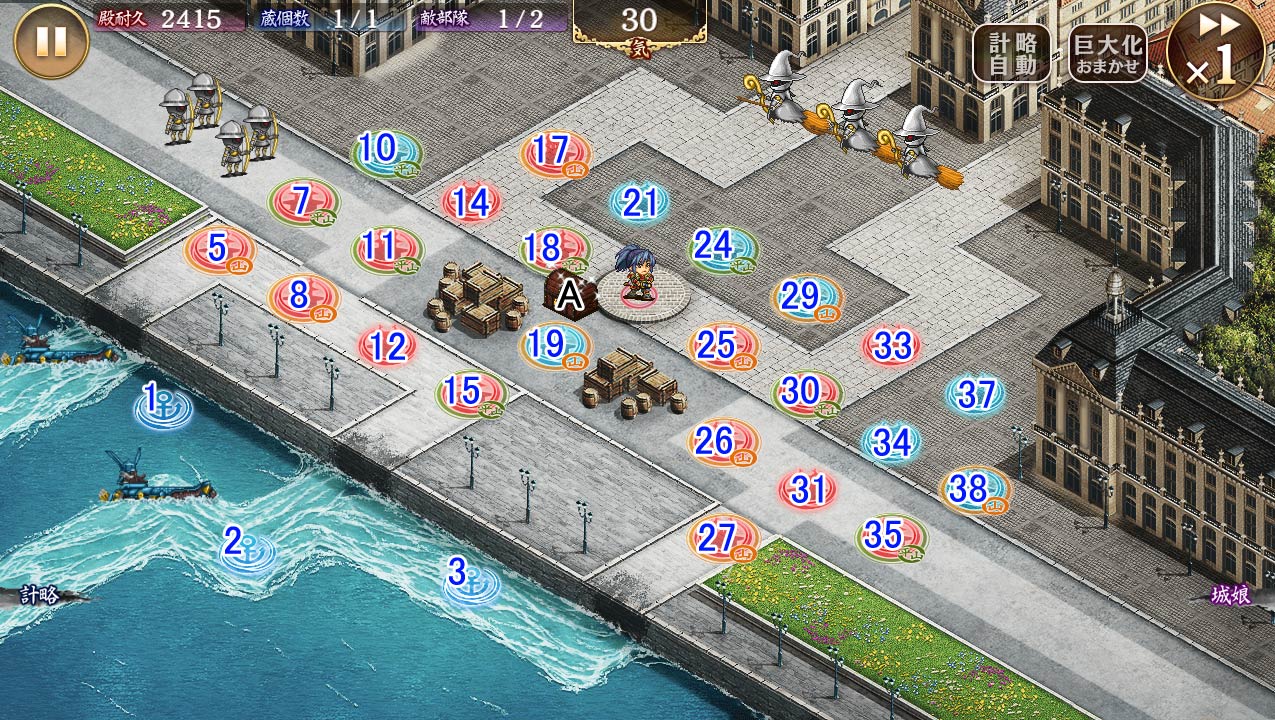Viewport: 1275px width, 720px height.
Task: Select deployment tile number 37
Action: tap(975, 395)
